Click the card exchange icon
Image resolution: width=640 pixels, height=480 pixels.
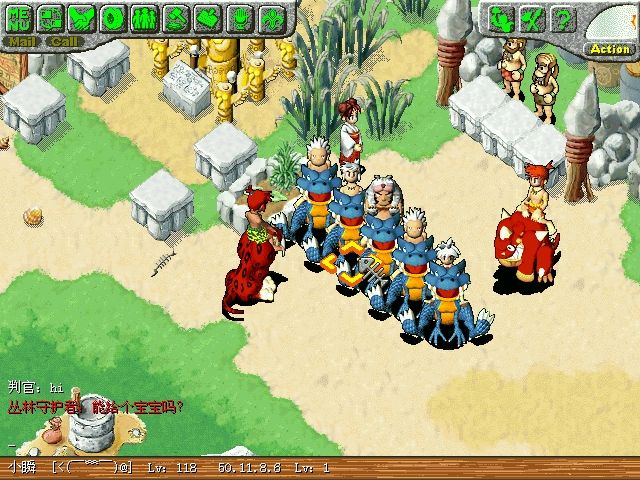point(51,17)
